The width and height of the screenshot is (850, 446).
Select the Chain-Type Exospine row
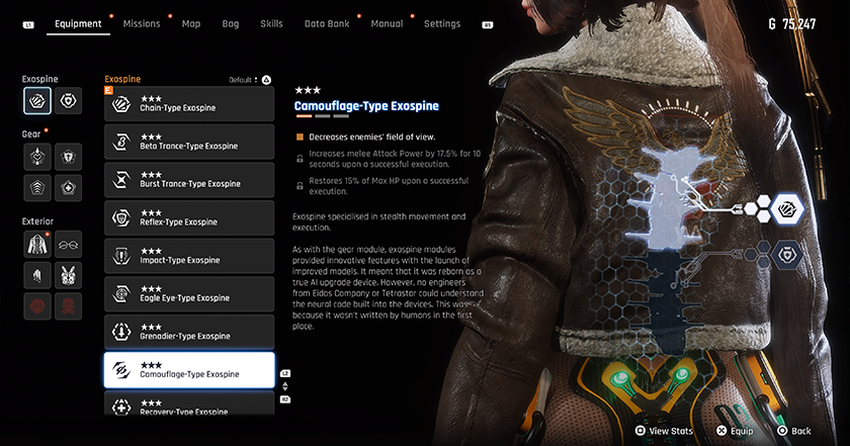[189, 103]
